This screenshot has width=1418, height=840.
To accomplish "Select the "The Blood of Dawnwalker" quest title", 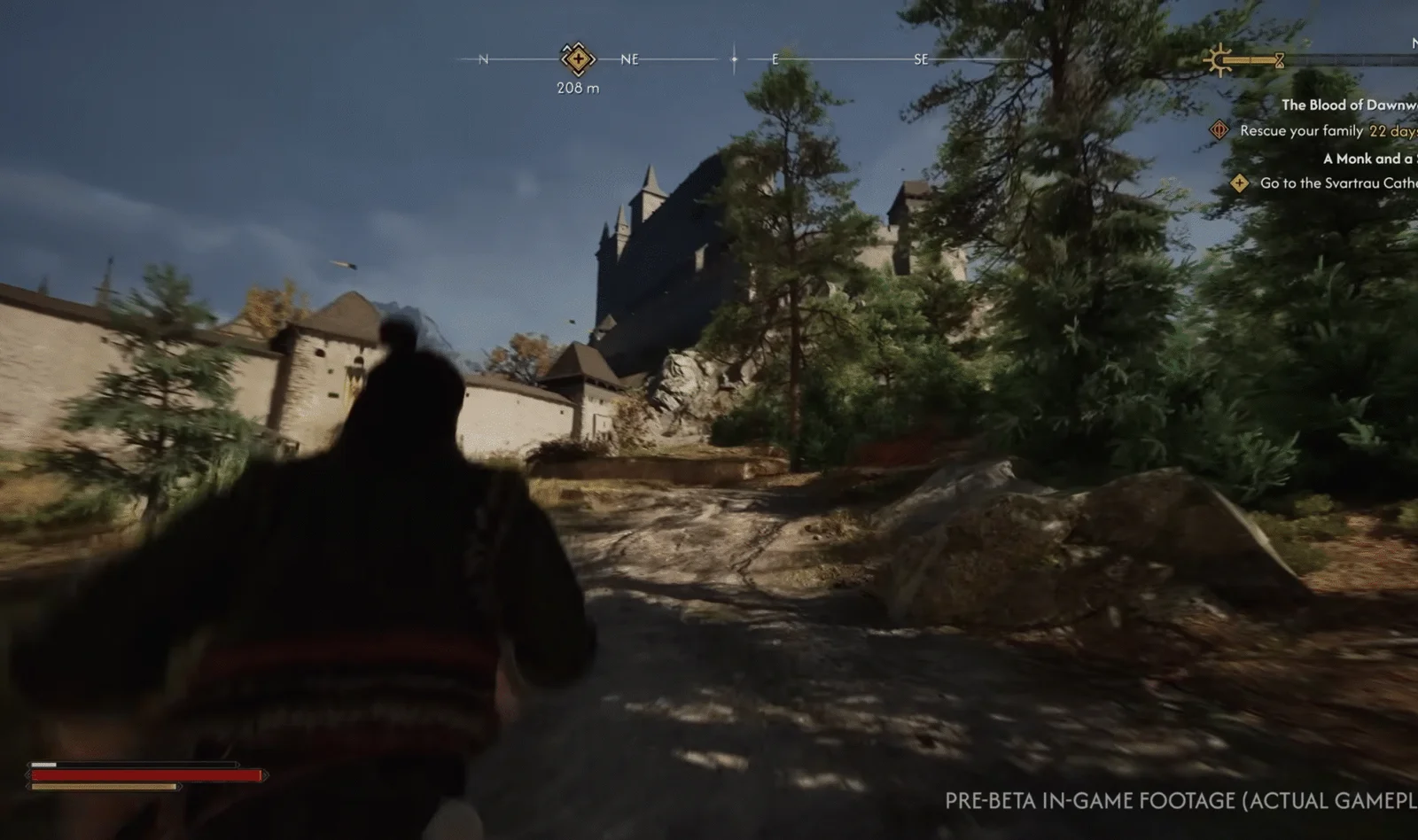I will pos(1348,105).
